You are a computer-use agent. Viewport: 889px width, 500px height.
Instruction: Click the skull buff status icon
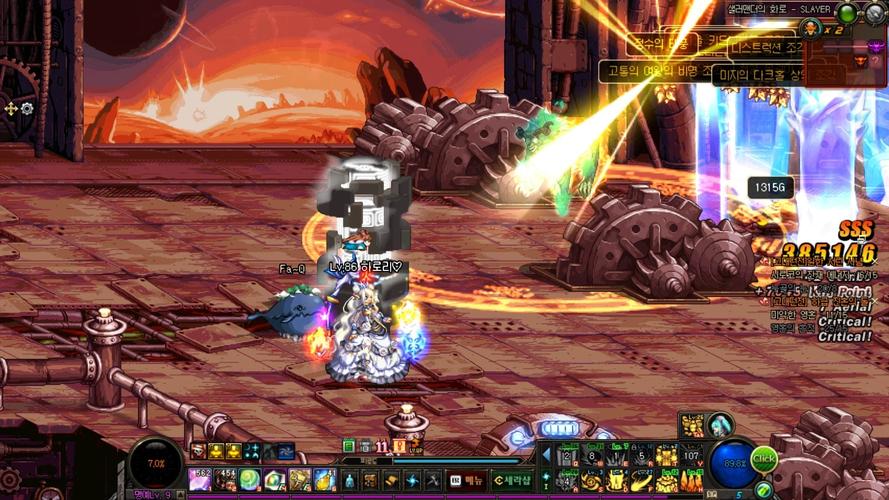pyautogui.click(x=199, y=451)
